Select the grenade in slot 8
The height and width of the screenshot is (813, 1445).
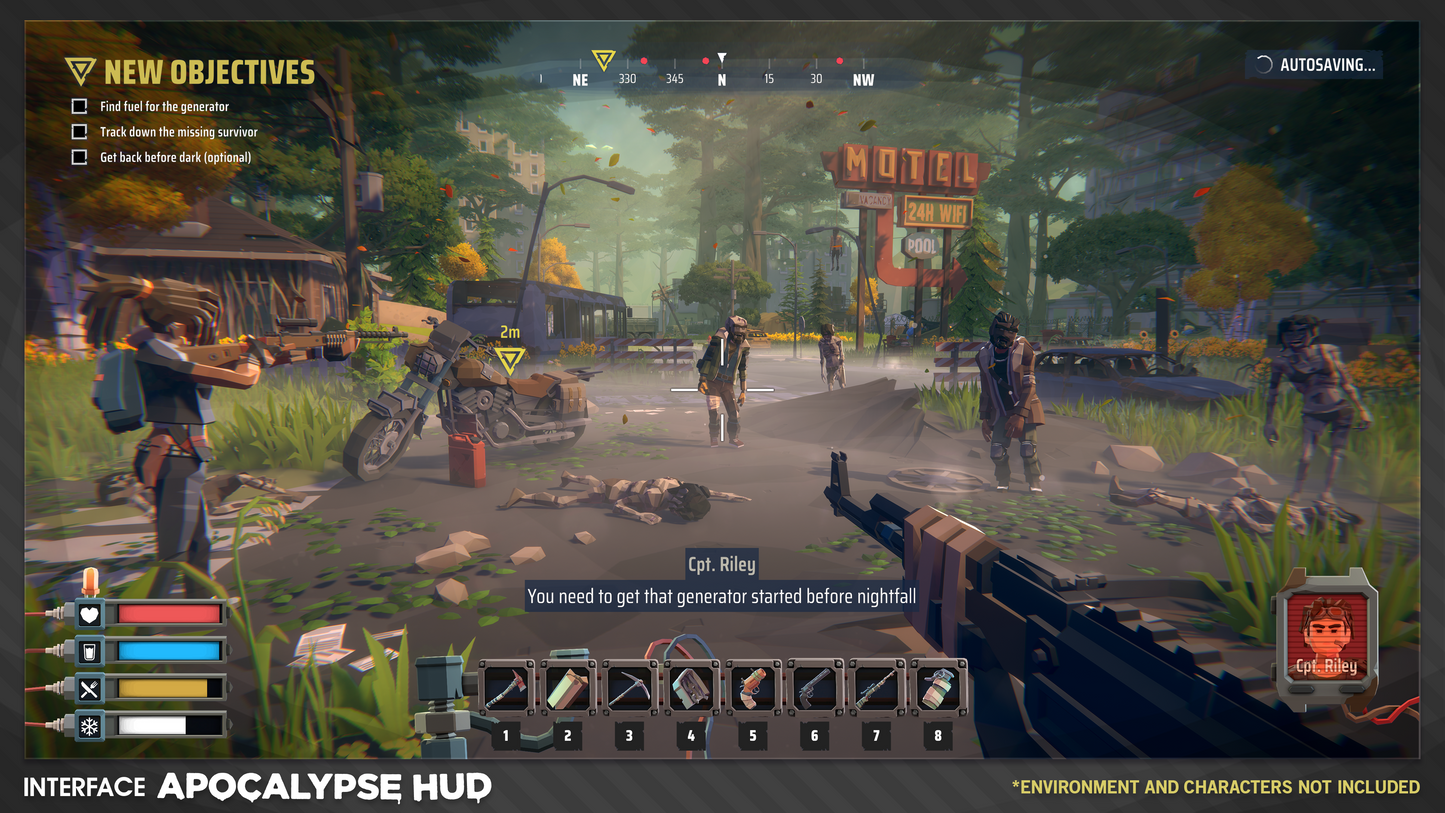point(938,687)
